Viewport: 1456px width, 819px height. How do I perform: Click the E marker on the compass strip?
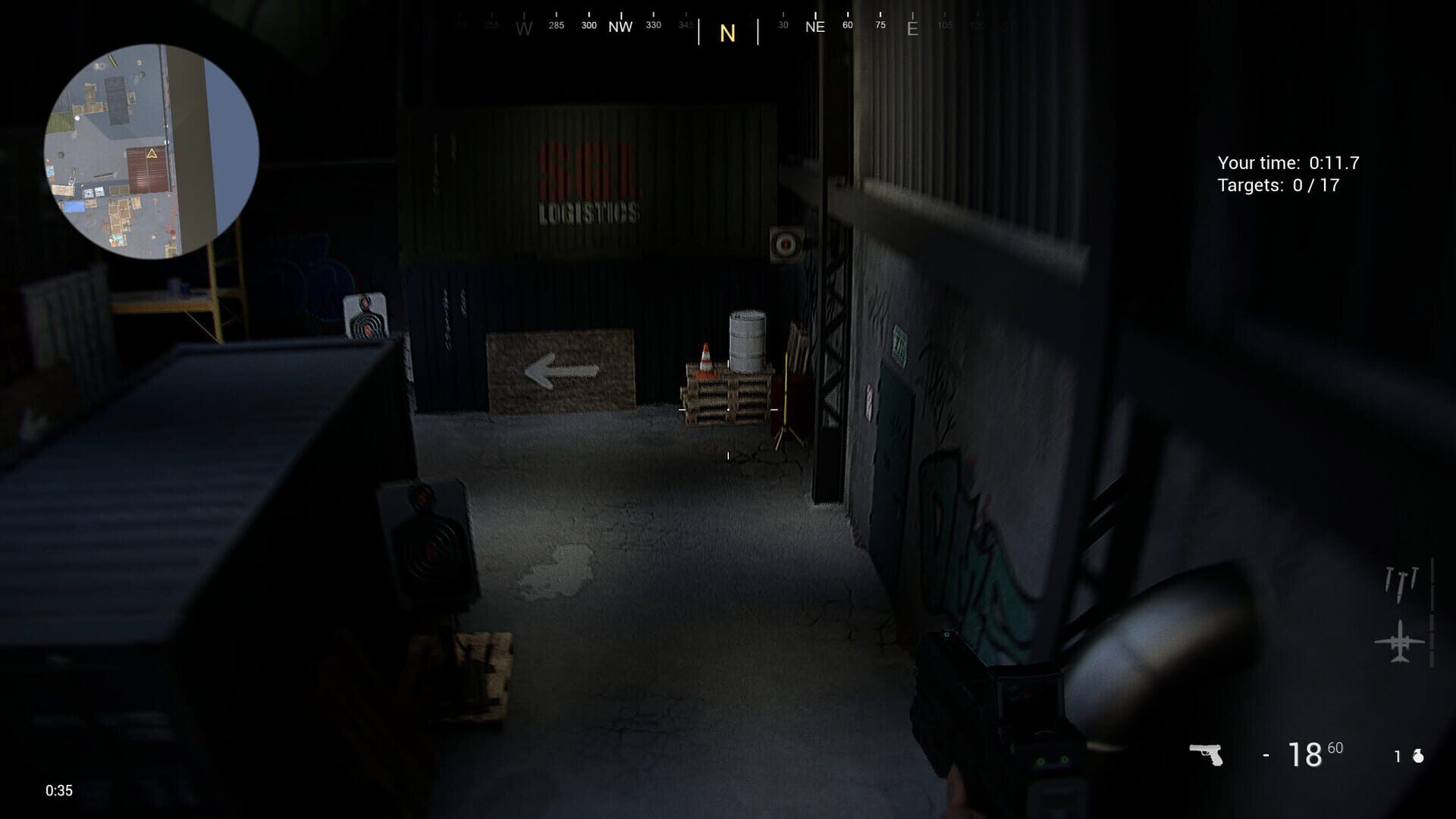pos(912,28)
